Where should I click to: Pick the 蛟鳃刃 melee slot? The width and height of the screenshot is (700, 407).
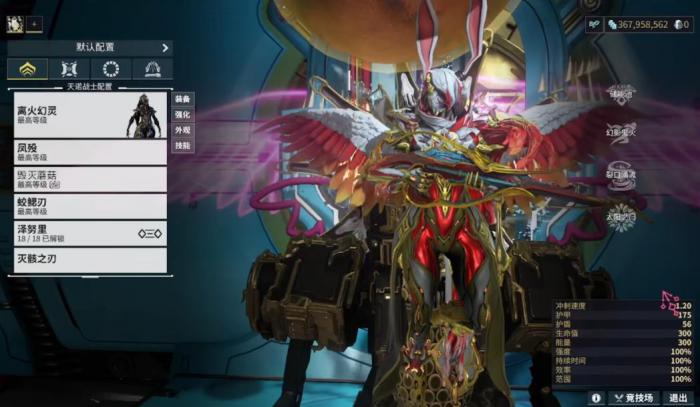pyautogui.click(x=88, y=206)
